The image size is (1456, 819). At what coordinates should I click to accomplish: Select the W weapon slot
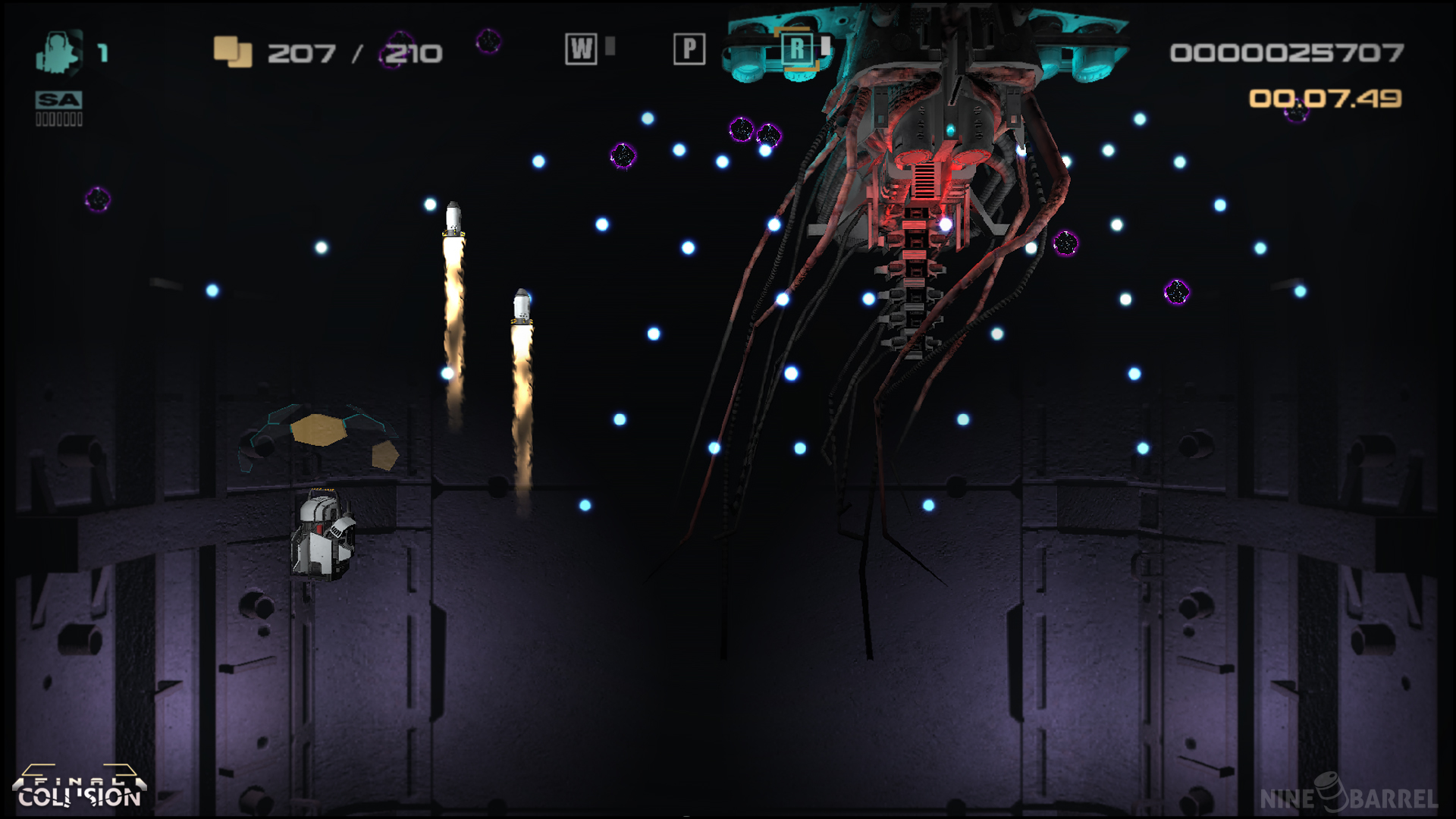point(581,49)
